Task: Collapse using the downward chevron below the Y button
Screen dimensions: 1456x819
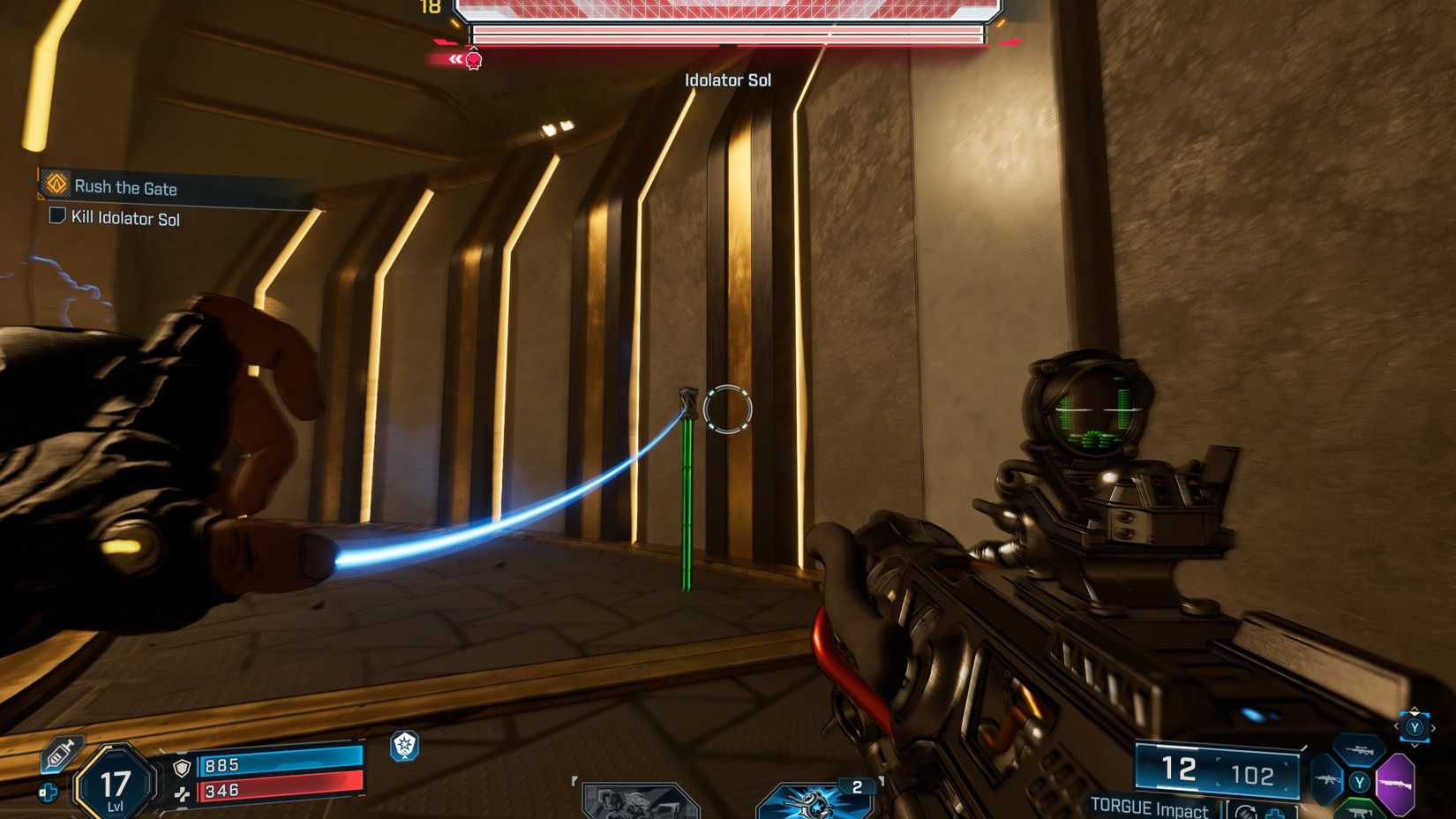Action: click(x=1415, y=745)
